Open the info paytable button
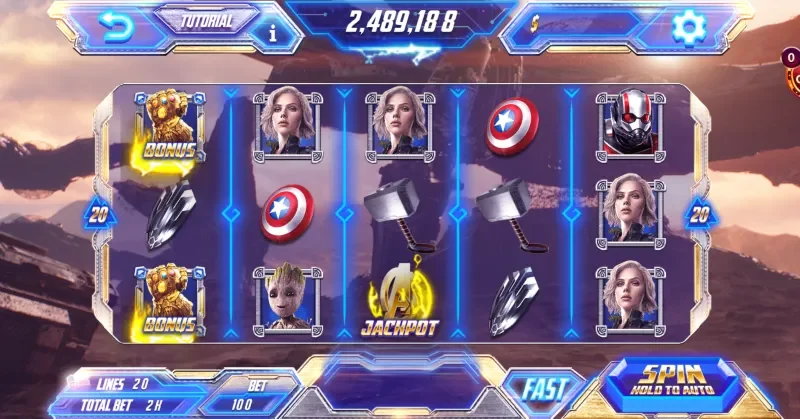The image size is (800, 419). [273, 33]
